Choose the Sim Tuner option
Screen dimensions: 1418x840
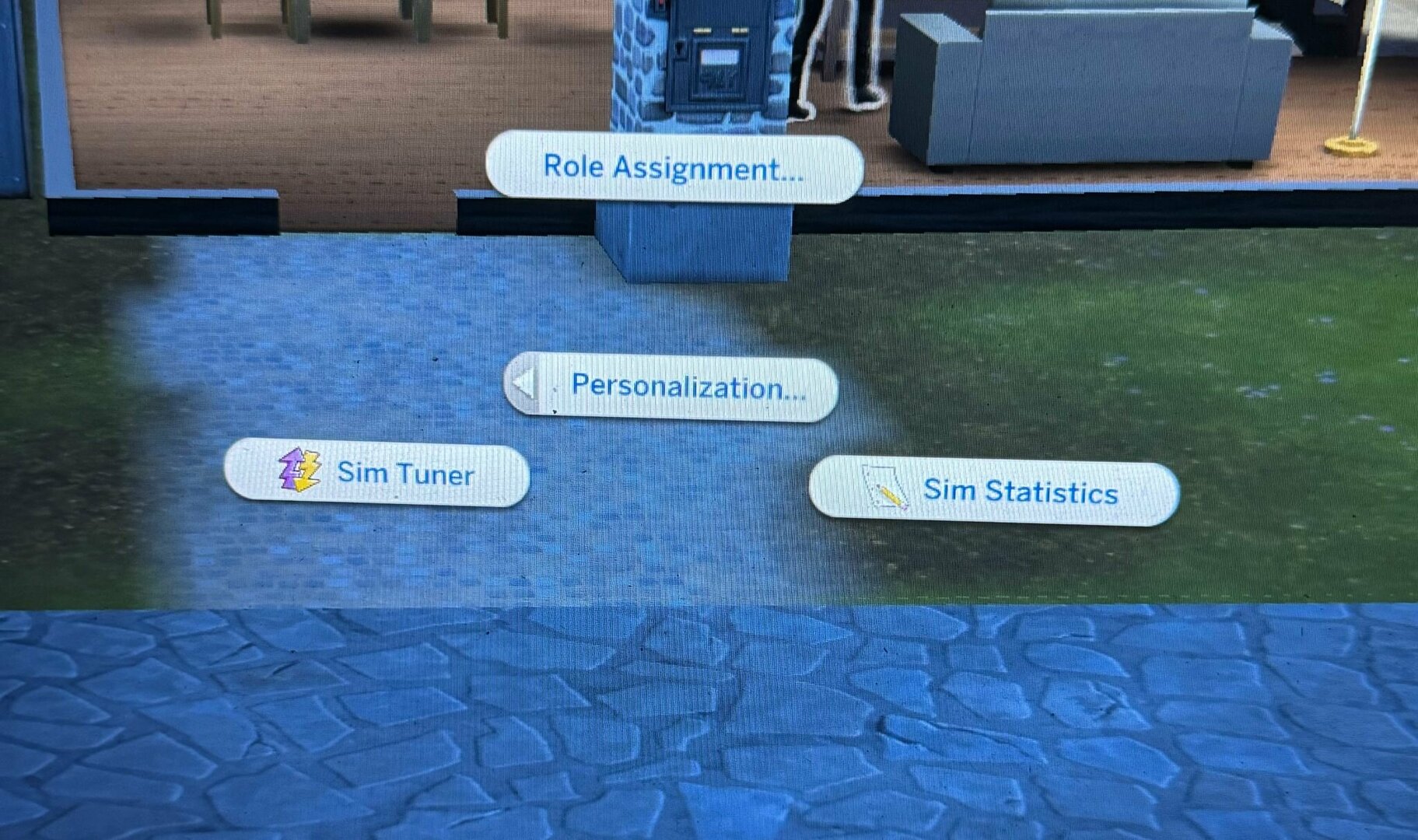pos(377,473)
